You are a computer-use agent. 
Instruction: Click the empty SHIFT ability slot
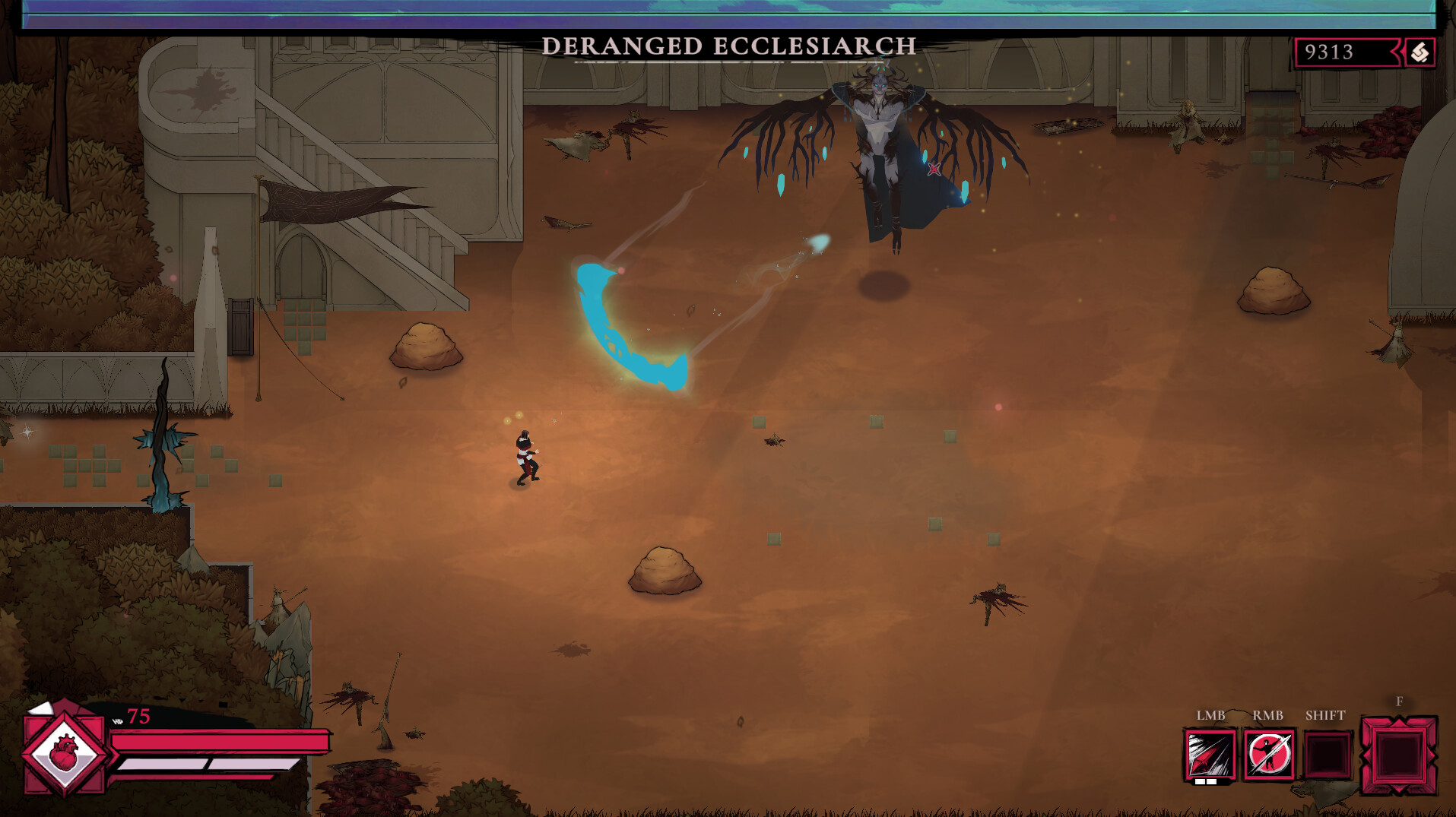click(1326, 755)
